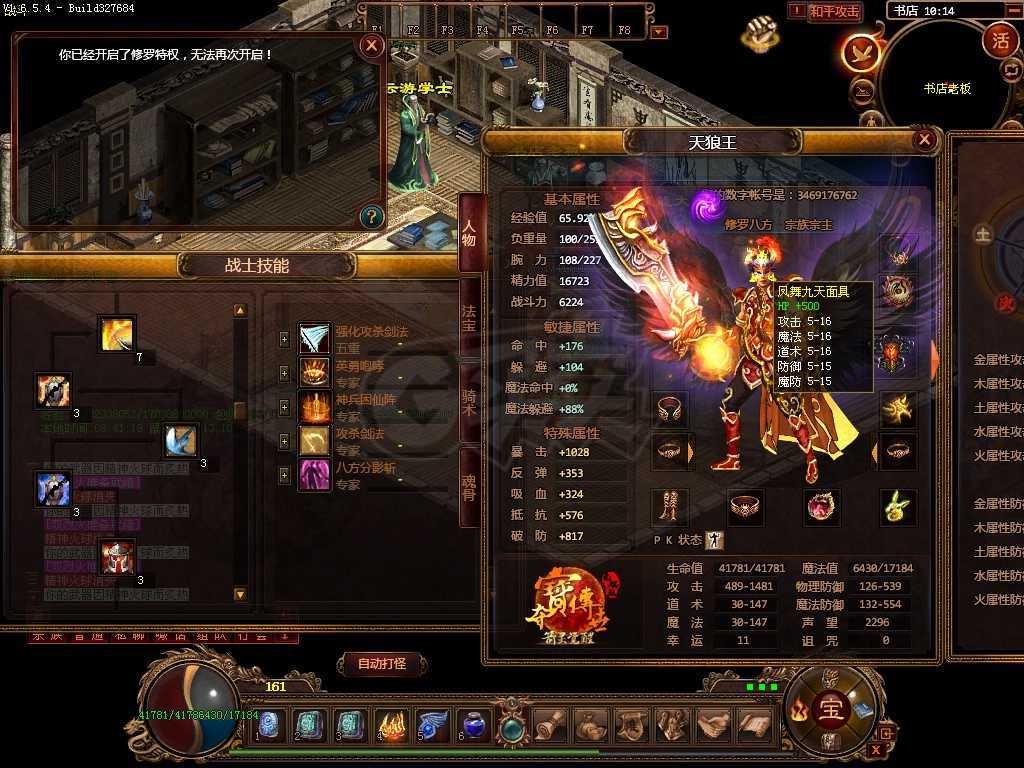1024x768 pixels.
Task: Close the 天狼王 character panel
Action: tap(925, 140)
